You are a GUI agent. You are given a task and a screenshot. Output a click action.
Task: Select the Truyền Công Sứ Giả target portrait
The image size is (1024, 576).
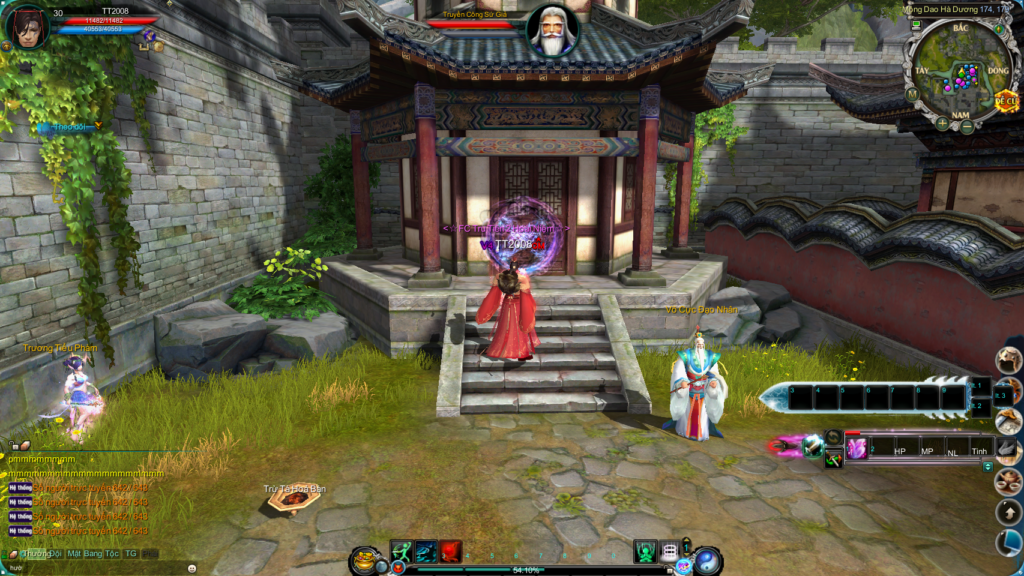point(552,31)
